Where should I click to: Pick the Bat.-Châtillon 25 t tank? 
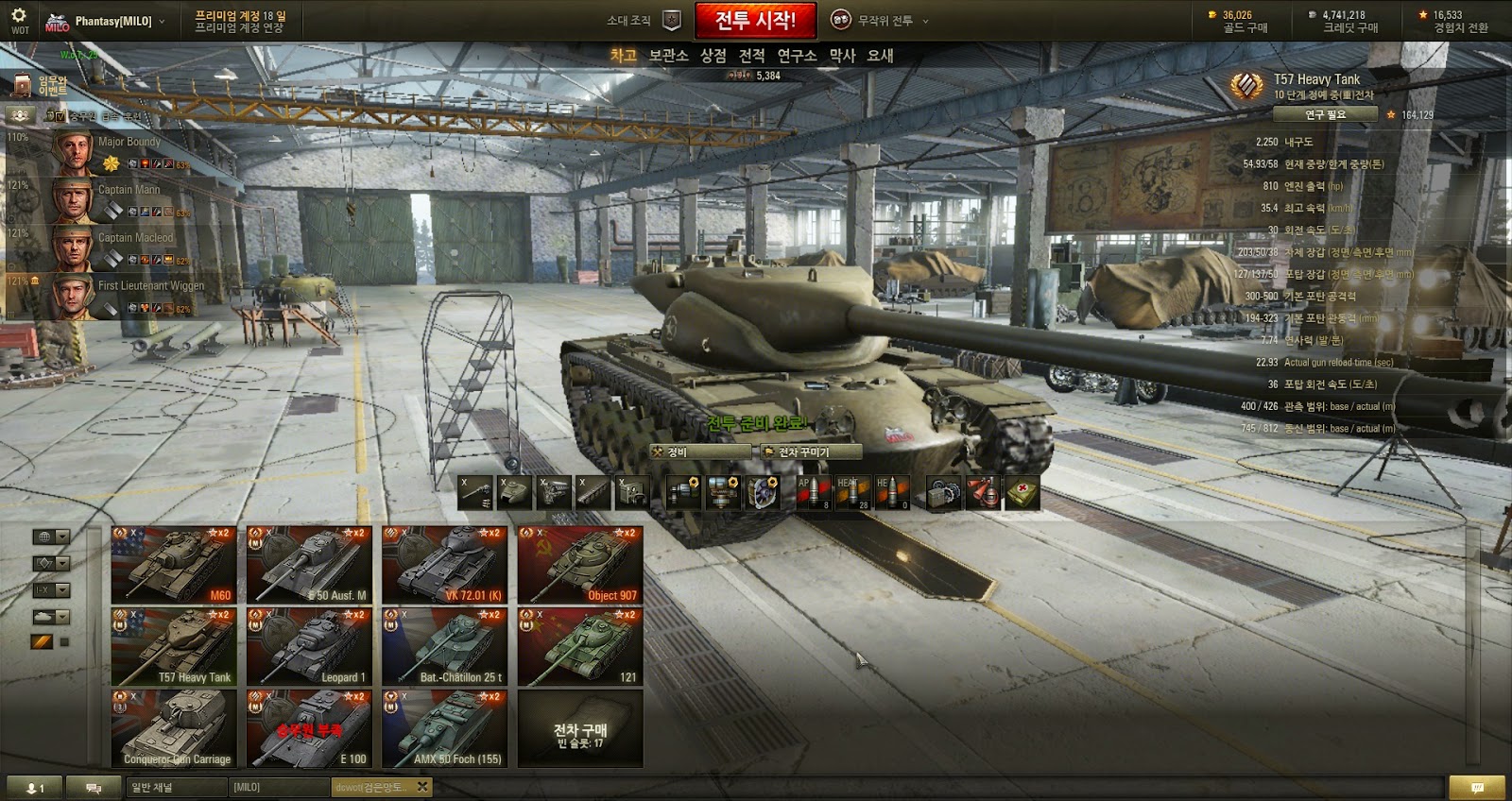coord(445,647)
